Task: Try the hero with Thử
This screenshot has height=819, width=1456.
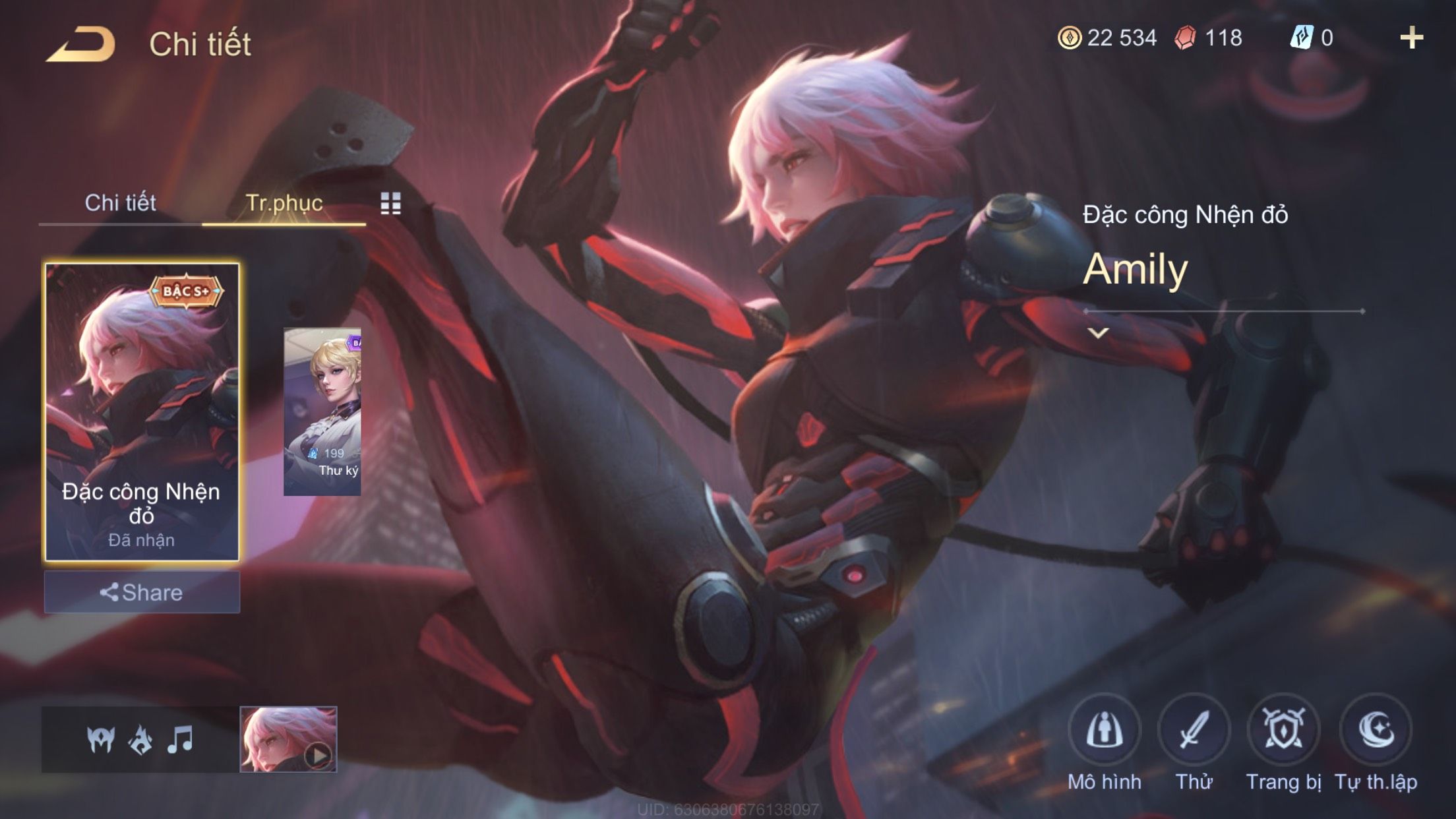Action: pyautogui.click(x=1194, y=731)
